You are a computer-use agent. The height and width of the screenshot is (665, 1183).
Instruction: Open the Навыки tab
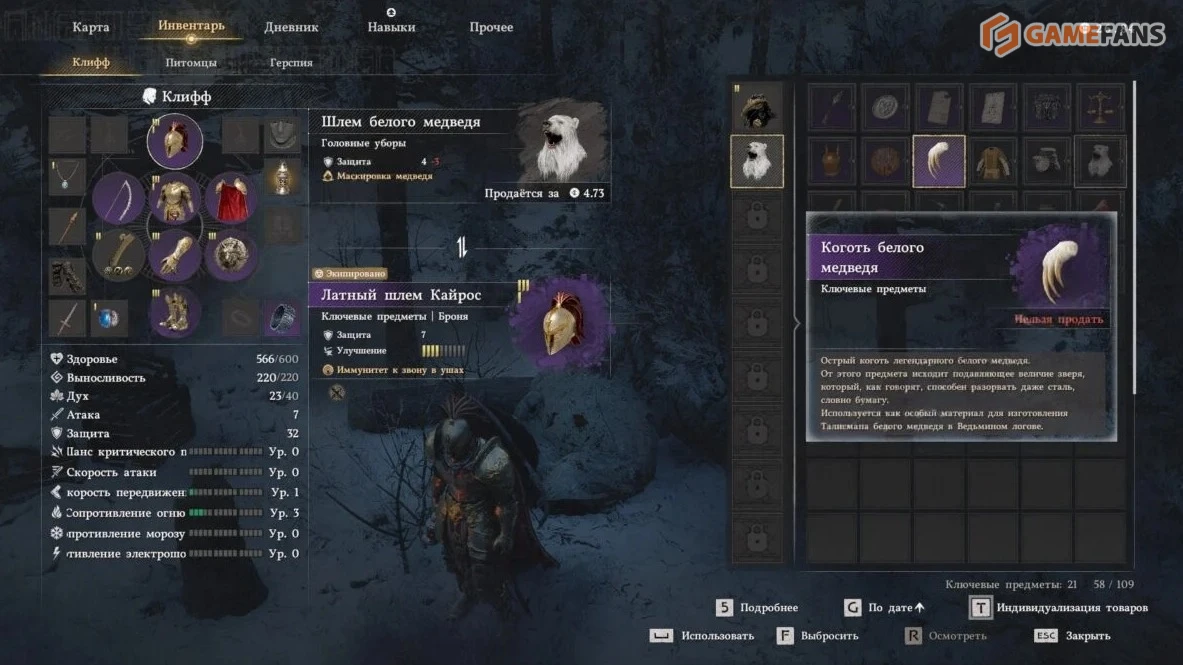[x=391, y=27]
